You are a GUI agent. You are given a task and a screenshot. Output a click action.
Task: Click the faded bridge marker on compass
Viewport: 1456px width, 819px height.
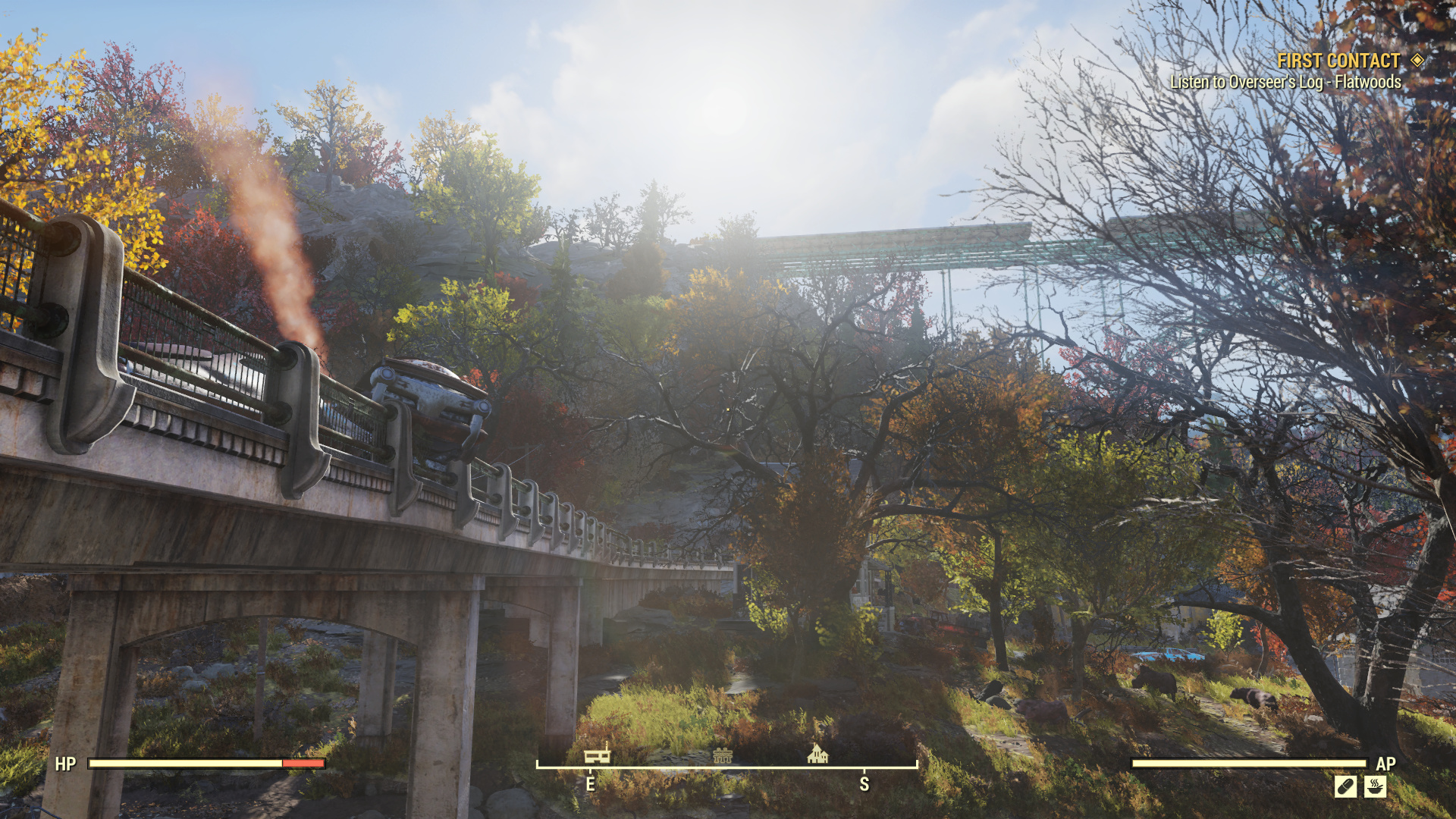click(x=722, y=755)
